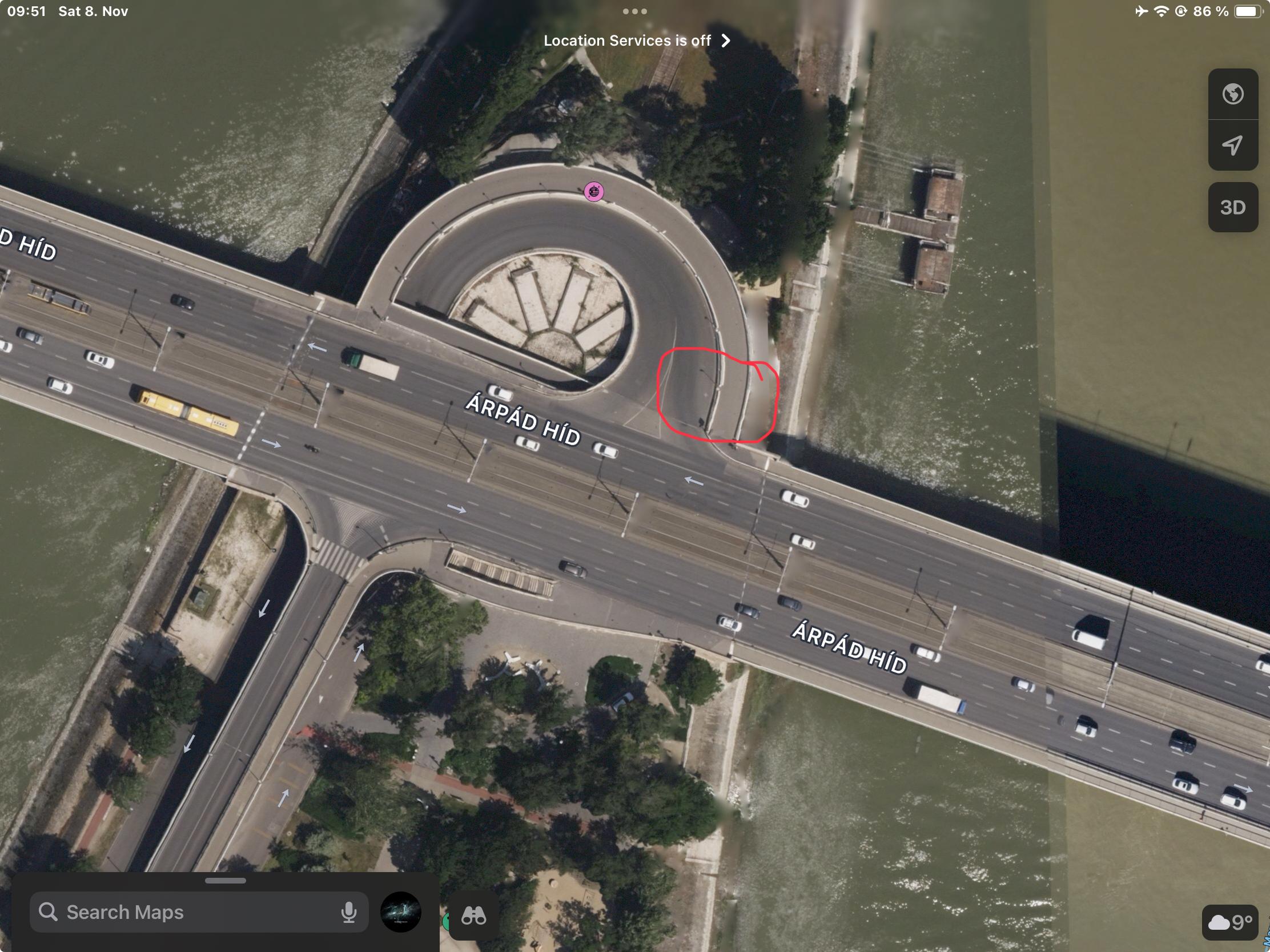Screen dimensions: 1270x952
Task: Select the pink map marker pin
Action: [x=594, y=191]
